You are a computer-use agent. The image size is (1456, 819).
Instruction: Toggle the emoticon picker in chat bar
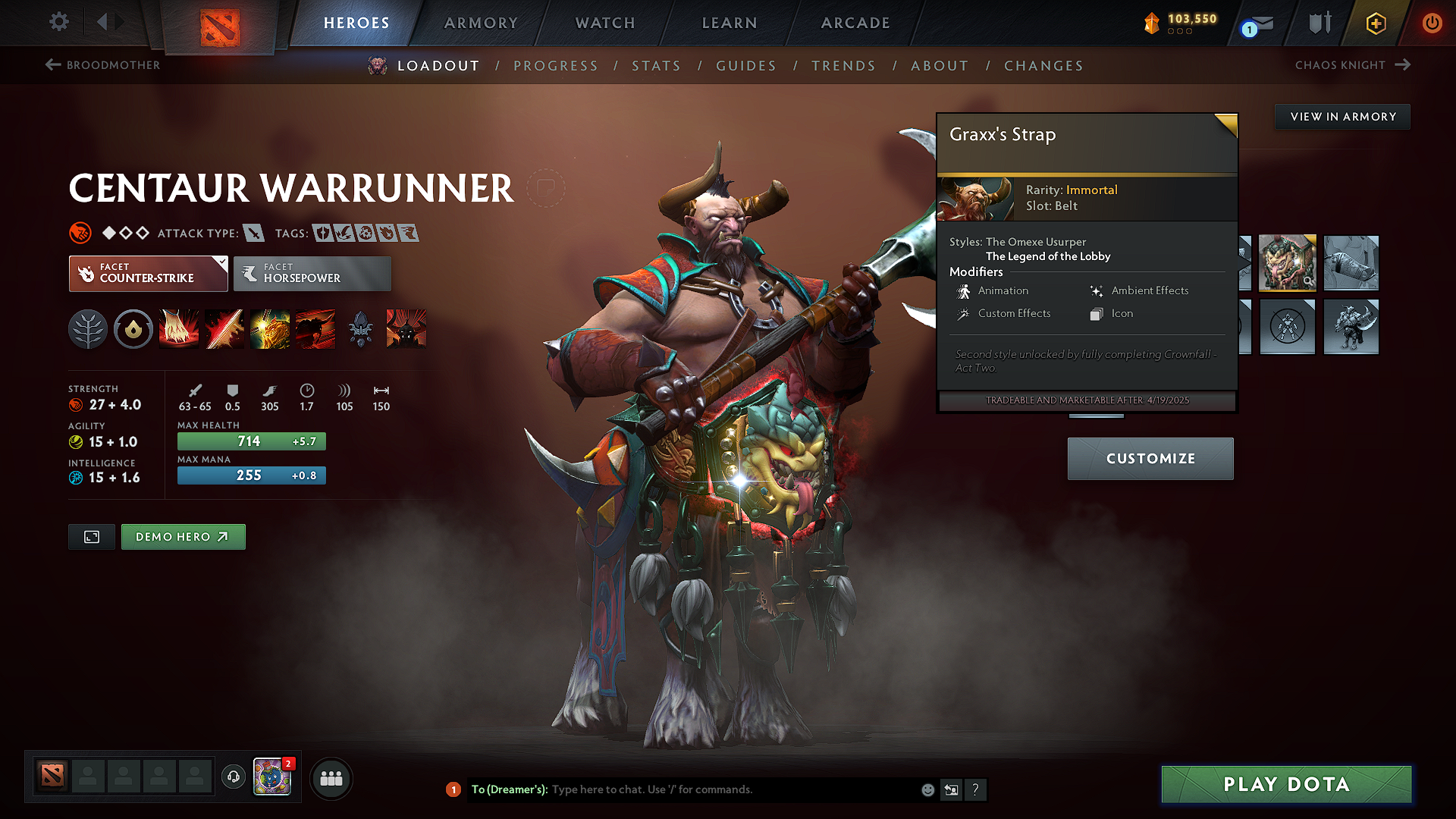click(x=927, y=789)
